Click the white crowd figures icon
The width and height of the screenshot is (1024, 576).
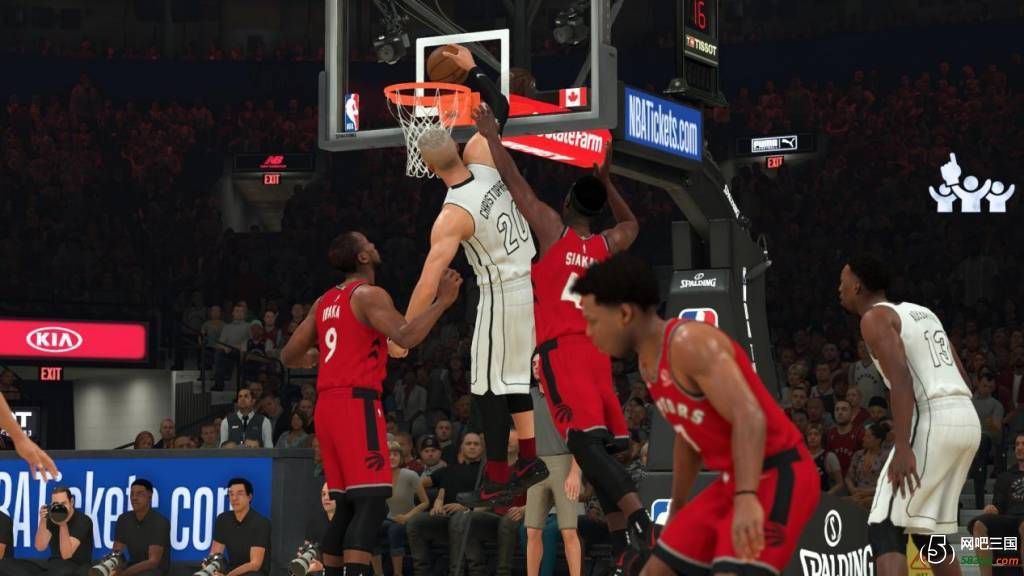tap(970, 186)
